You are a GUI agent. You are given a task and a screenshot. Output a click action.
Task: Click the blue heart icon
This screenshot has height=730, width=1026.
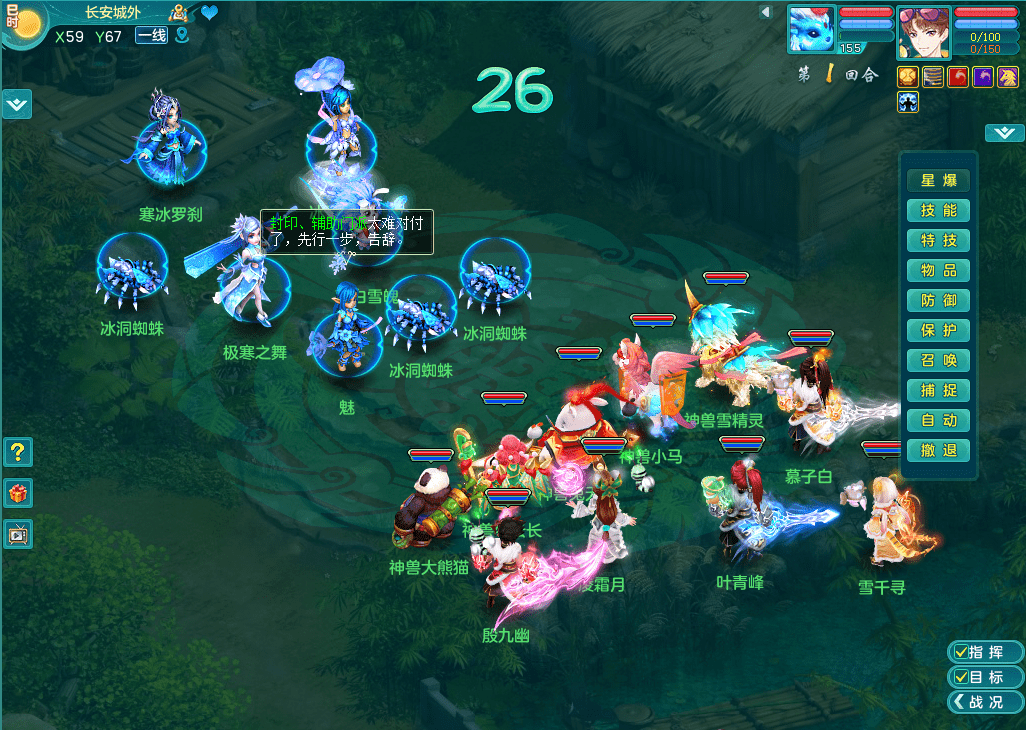click(209, 13)
